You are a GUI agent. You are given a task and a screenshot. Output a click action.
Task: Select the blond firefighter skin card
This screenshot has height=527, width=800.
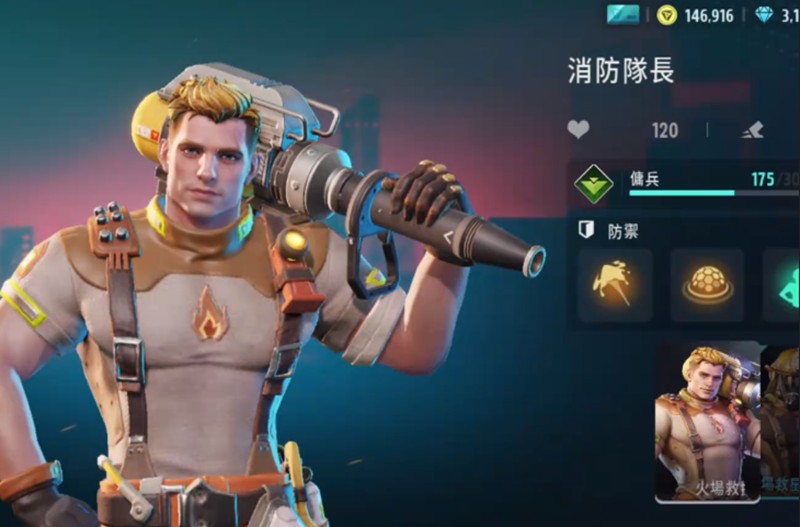pyautogui.click(x=707, y=420)
